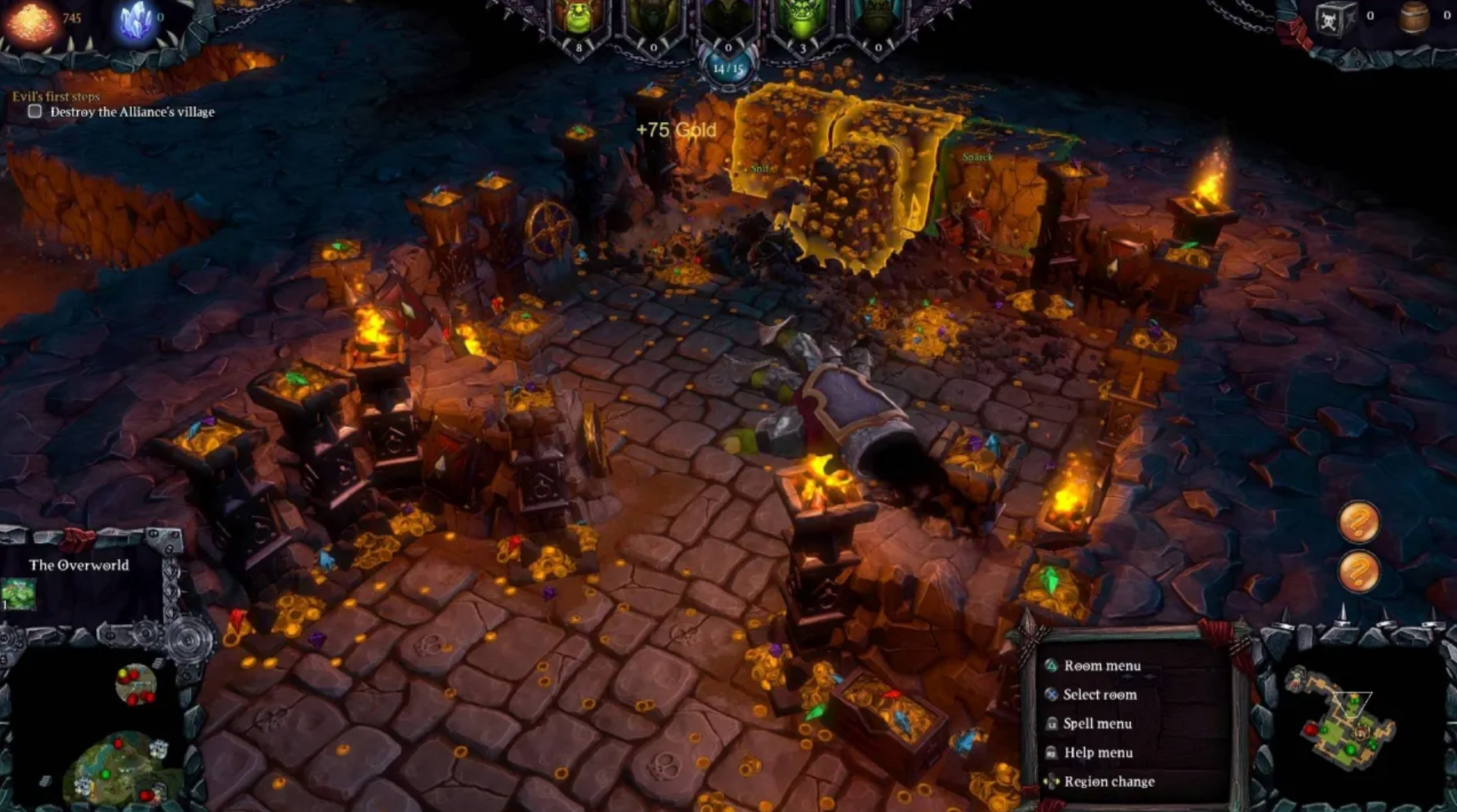
Task: Select the beer barrel icon top right
Action: coord(1412,18)
